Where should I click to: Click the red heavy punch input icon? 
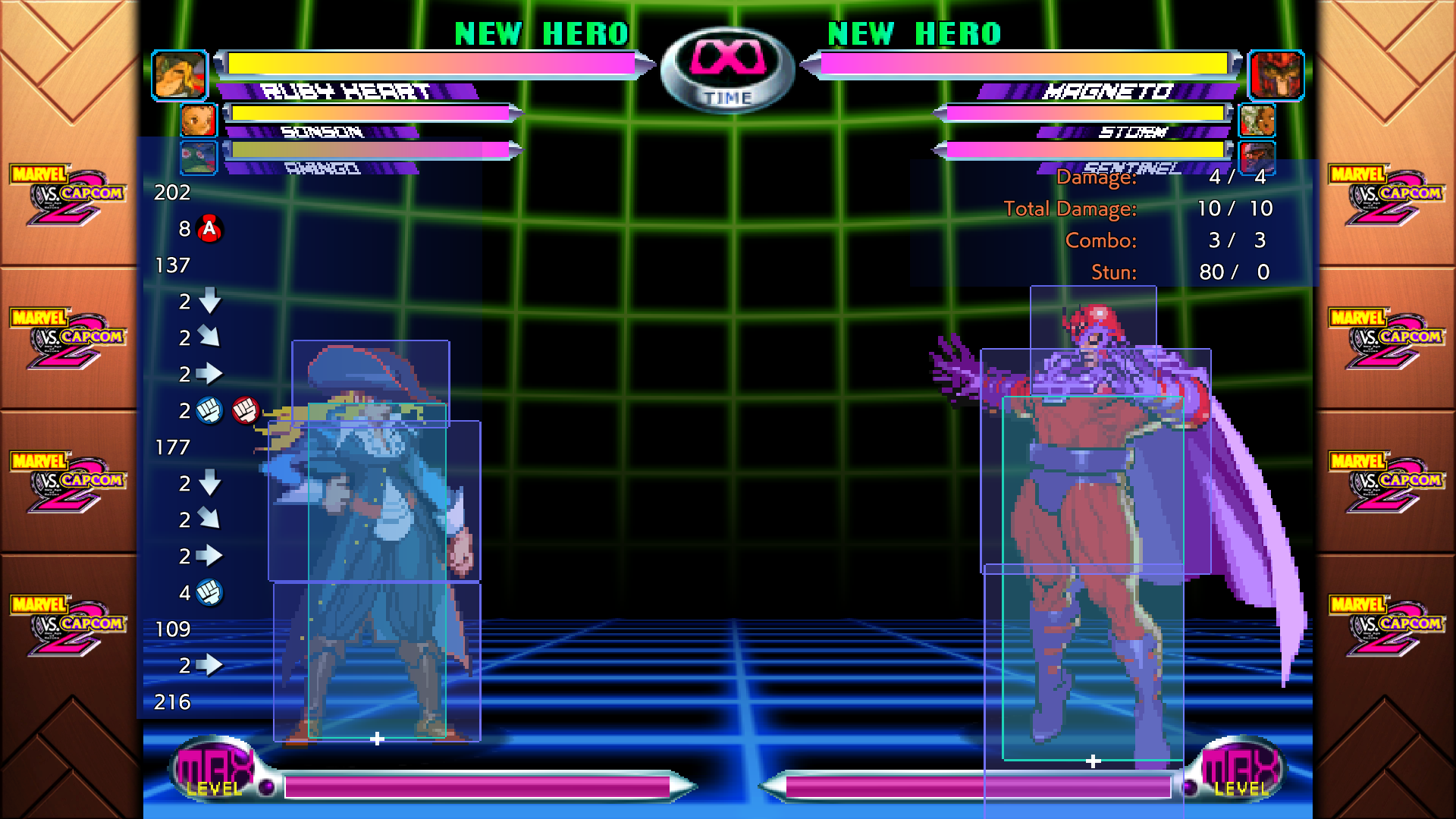(x=245, y=409)
